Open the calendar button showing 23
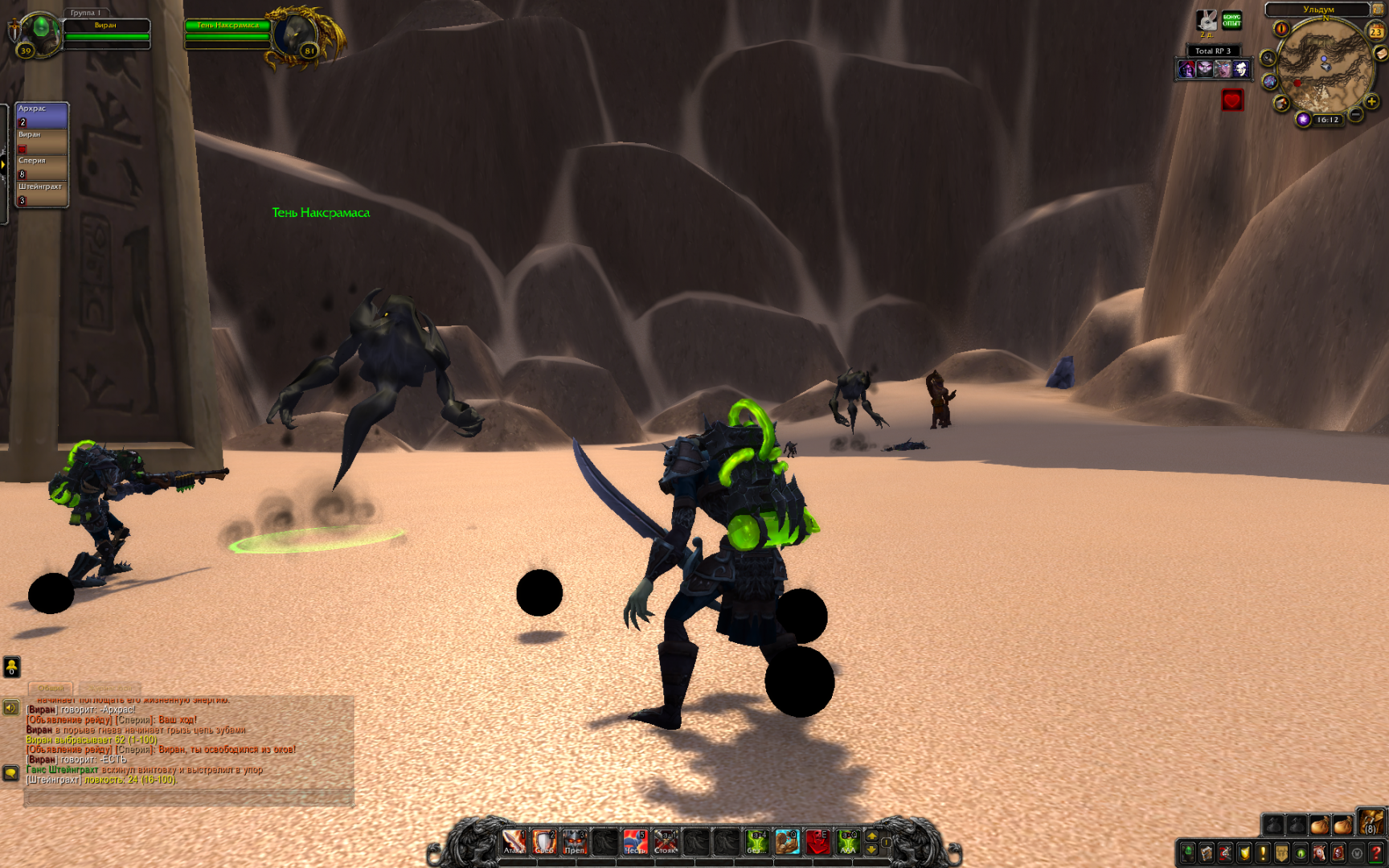Screen dimensions: 1389x868 coord(1376,31)
